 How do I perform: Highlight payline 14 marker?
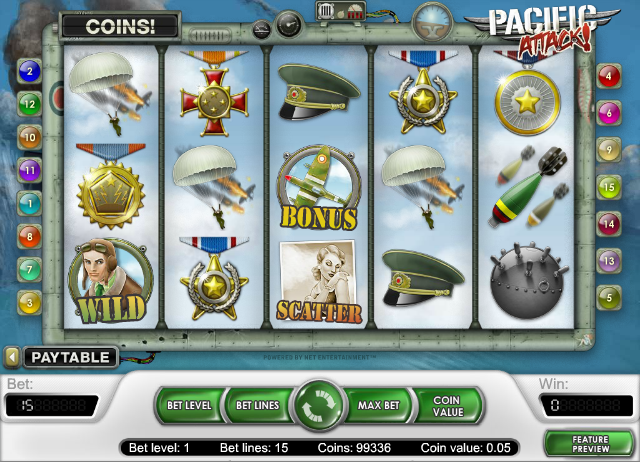[x=607, y=224]
